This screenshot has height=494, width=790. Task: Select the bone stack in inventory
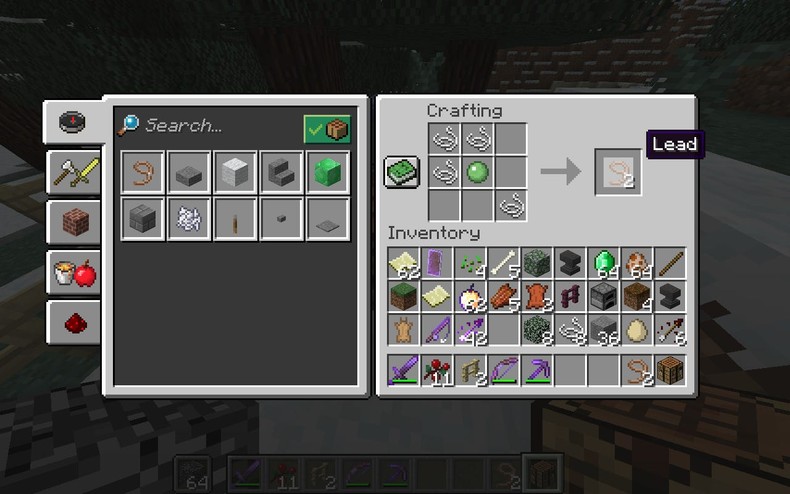coord(500,264)
